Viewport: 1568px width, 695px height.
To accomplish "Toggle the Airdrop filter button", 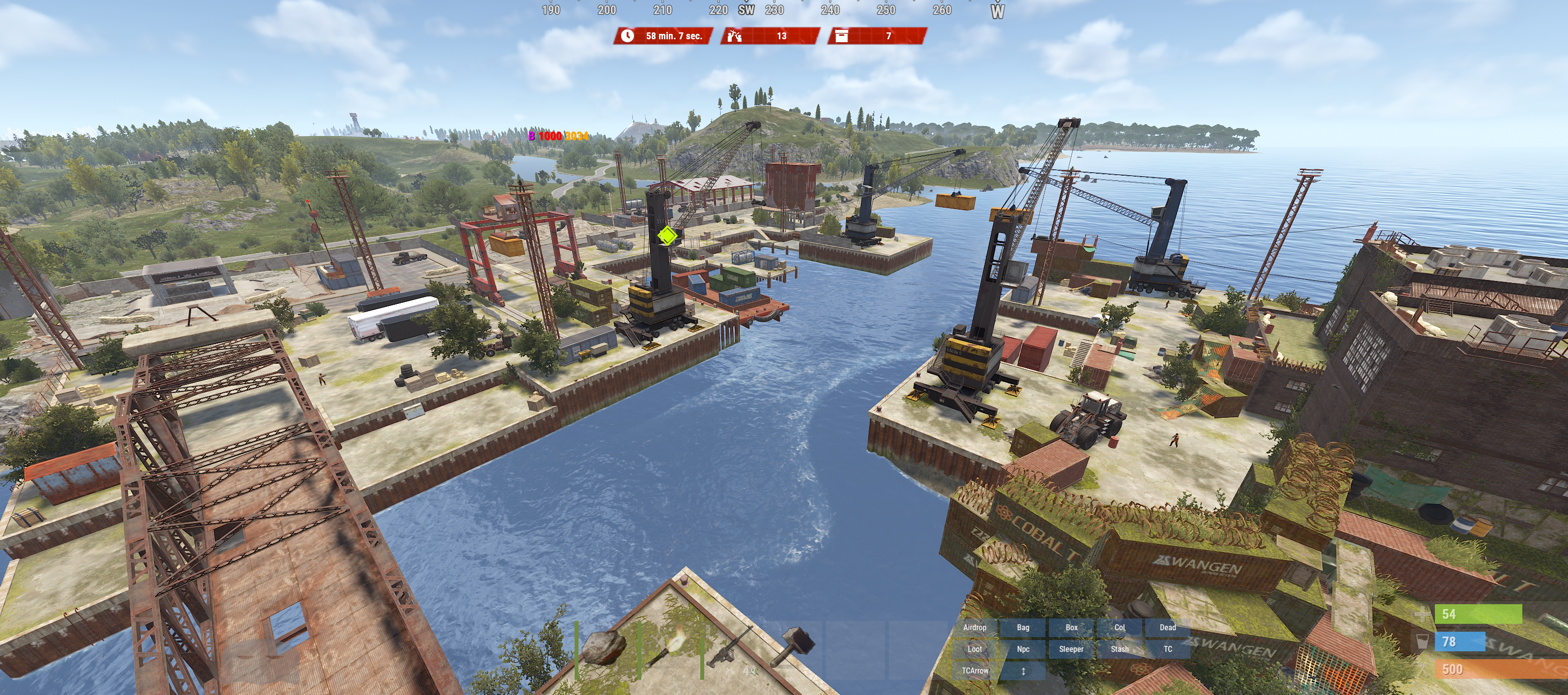I will [x=974, y=627].
